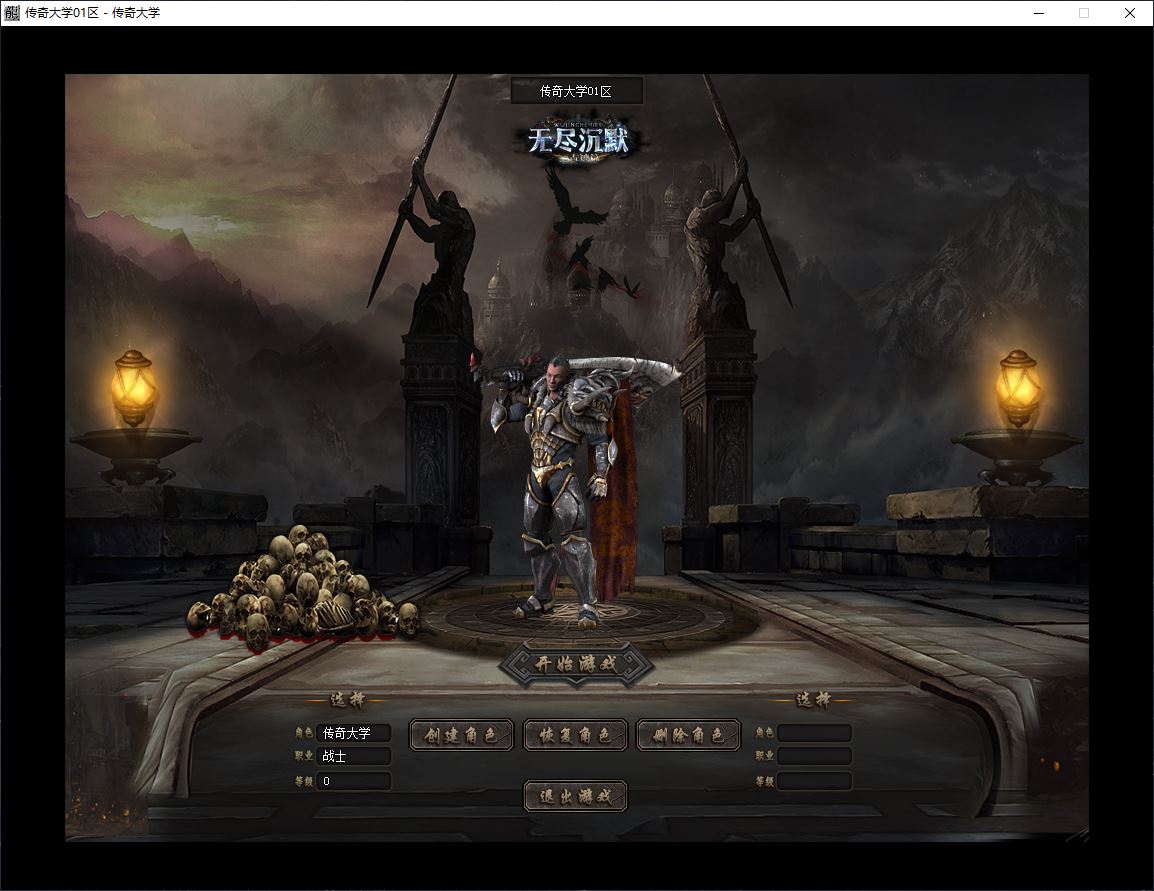Screen dimensions: 1154x891
Task: Select the 传奇大学 character name field
Action: point(353,733)
